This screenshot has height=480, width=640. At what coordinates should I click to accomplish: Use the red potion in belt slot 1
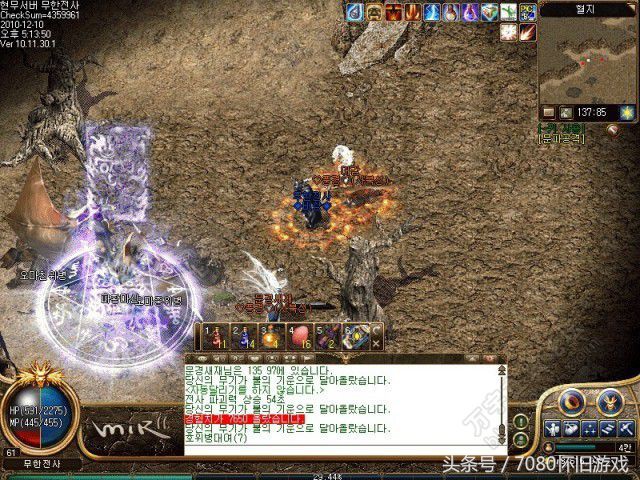214,336
